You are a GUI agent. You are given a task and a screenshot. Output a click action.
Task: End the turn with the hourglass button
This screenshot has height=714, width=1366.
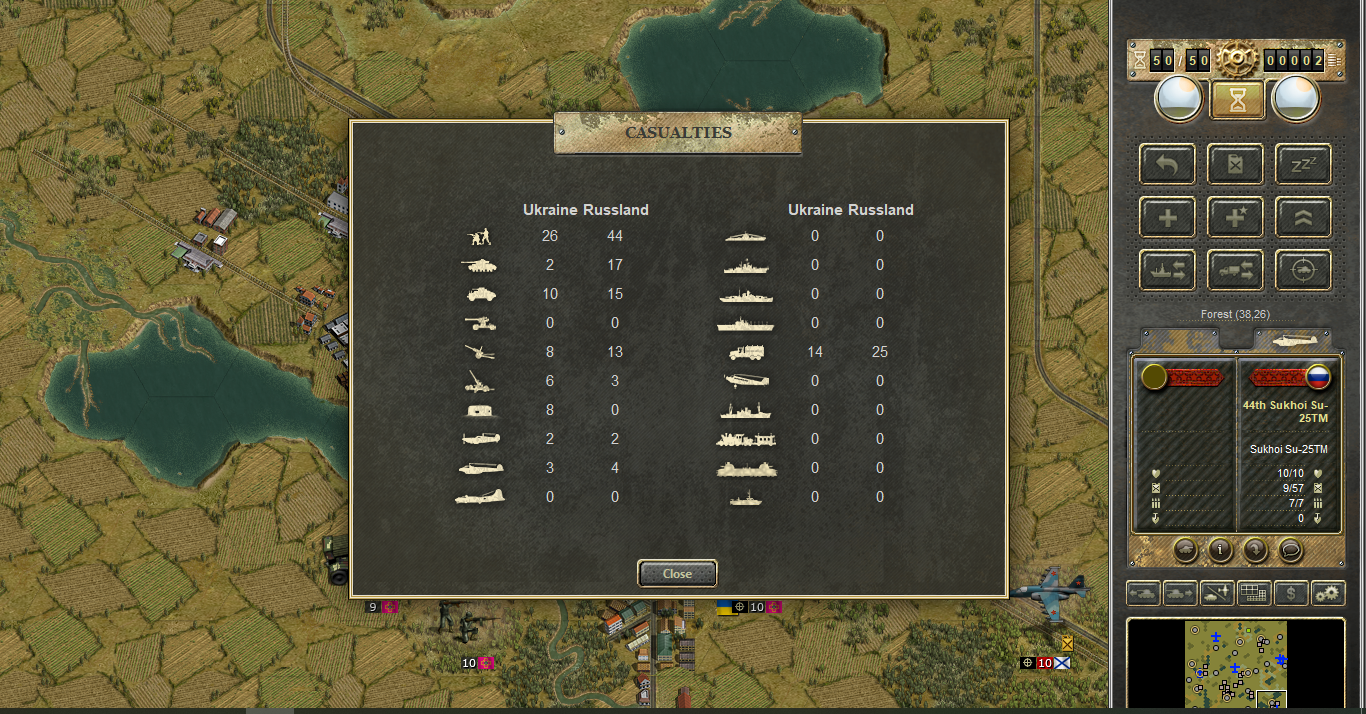coord(1237,100)
